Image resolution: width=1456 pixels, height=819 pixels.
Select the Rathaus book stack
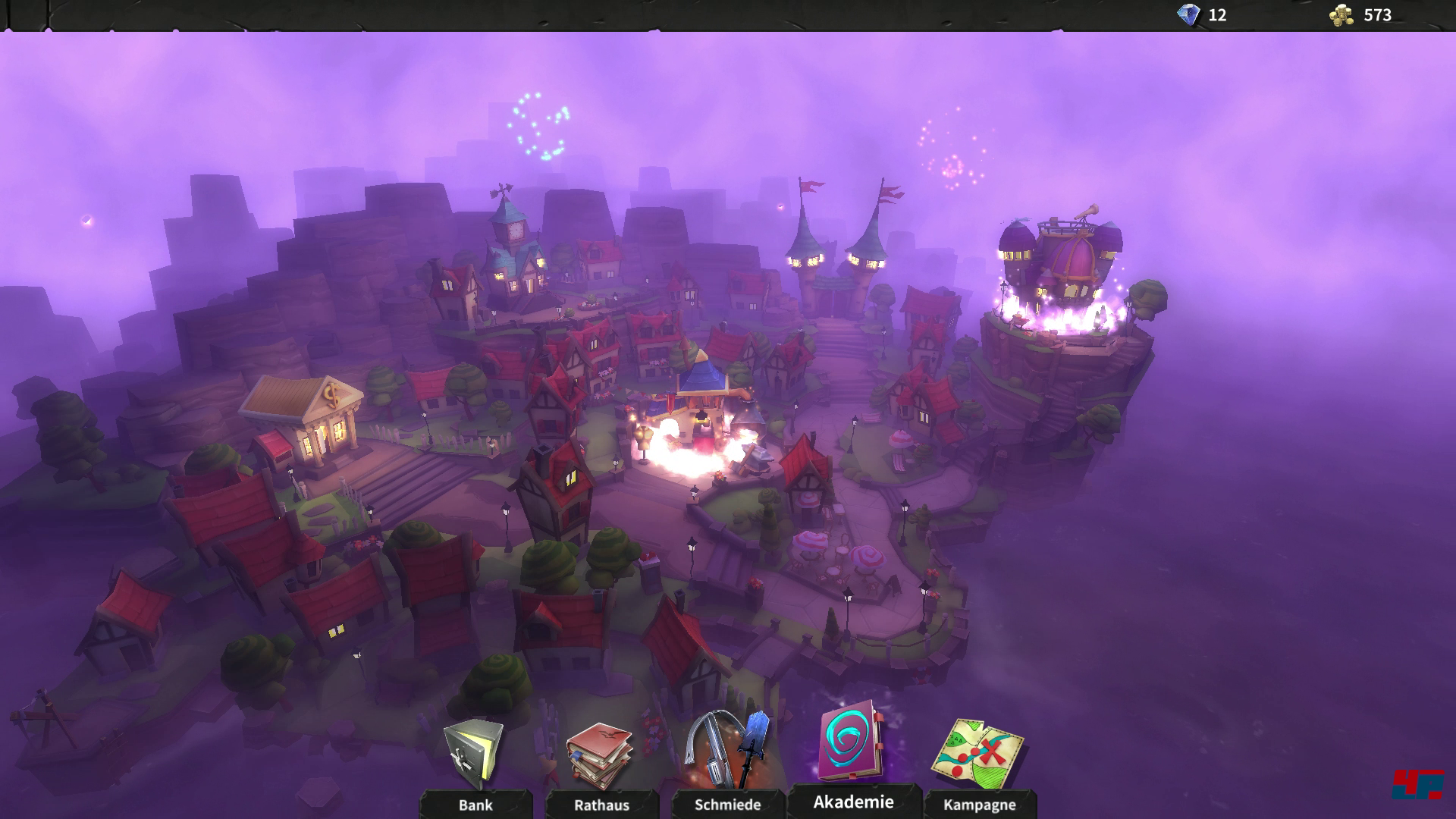(x=601, y=758)
